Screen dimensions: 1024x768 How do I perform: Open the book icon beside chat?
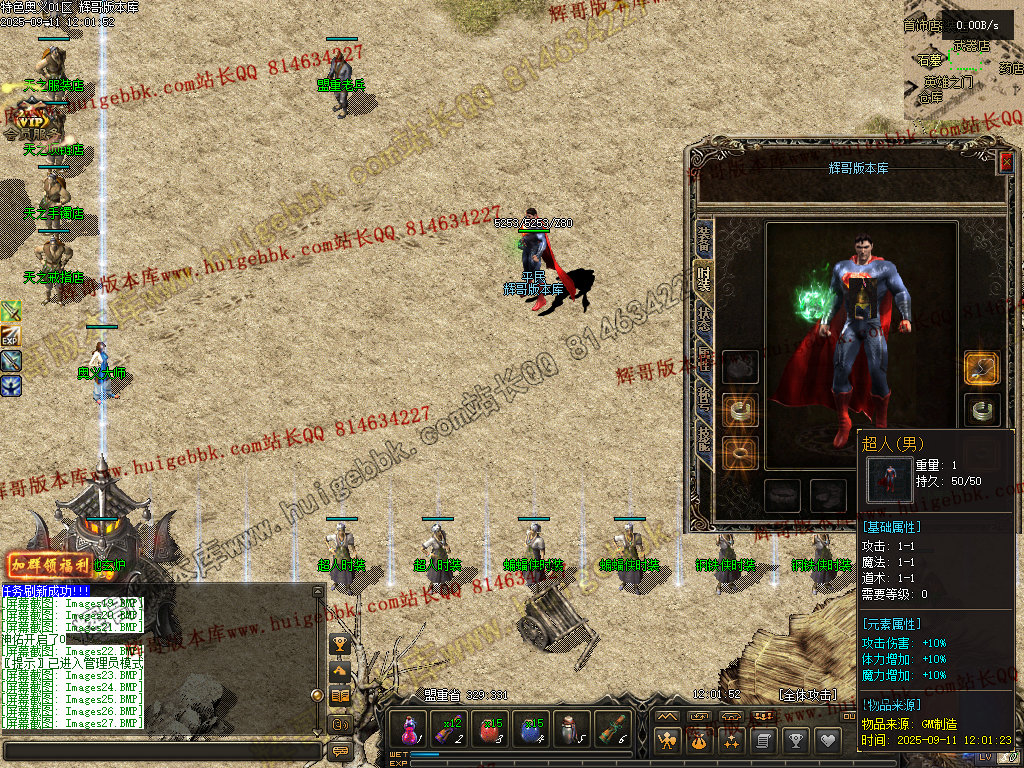[340, 696]
